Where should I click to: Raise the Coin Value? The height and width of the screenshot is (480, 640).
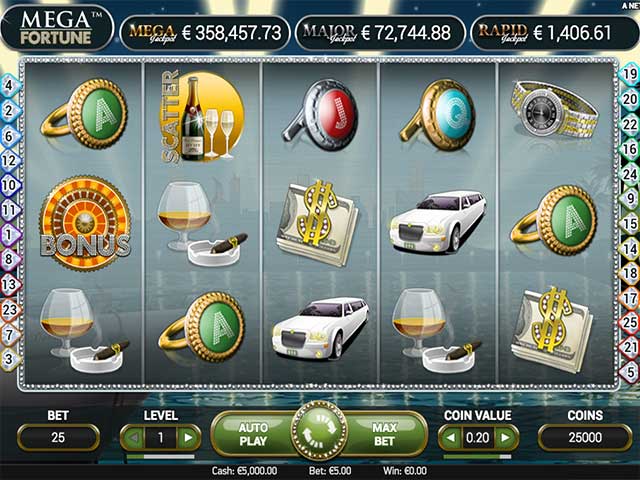point(507,437)
